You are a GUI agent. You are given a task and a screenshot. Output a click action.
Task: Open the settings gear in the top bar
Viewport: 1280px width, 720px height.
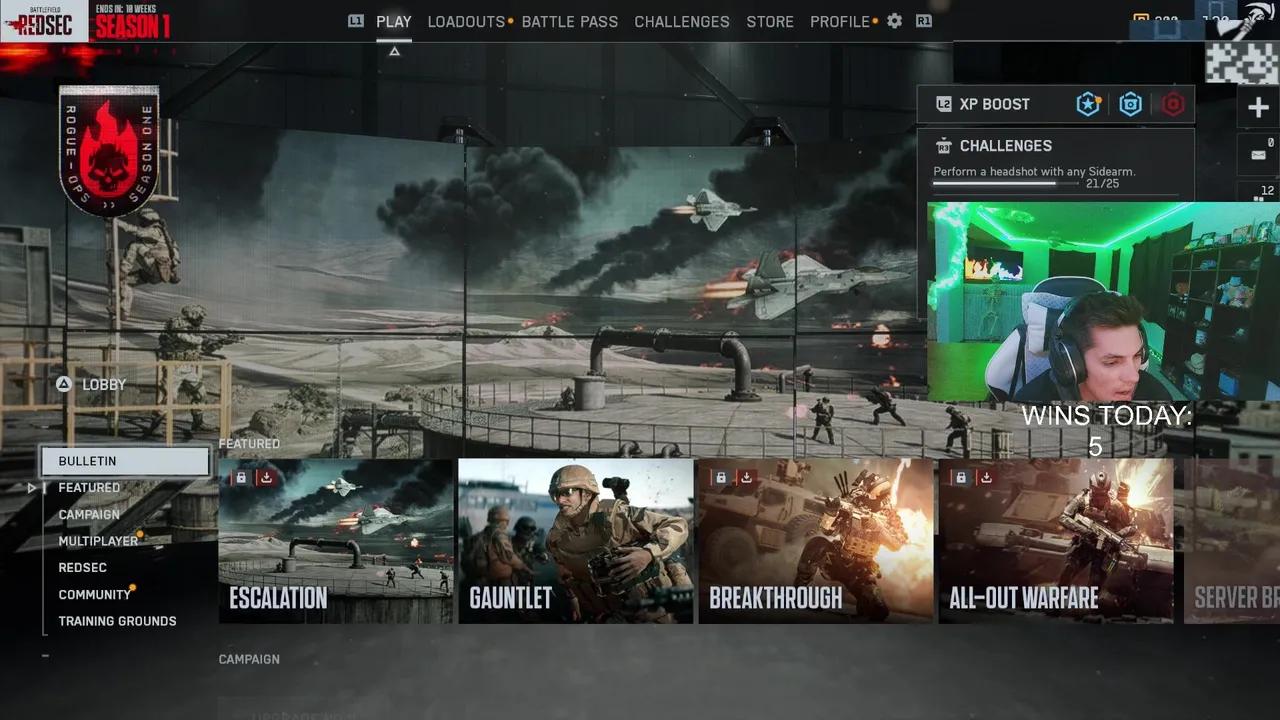coord(894,21)
